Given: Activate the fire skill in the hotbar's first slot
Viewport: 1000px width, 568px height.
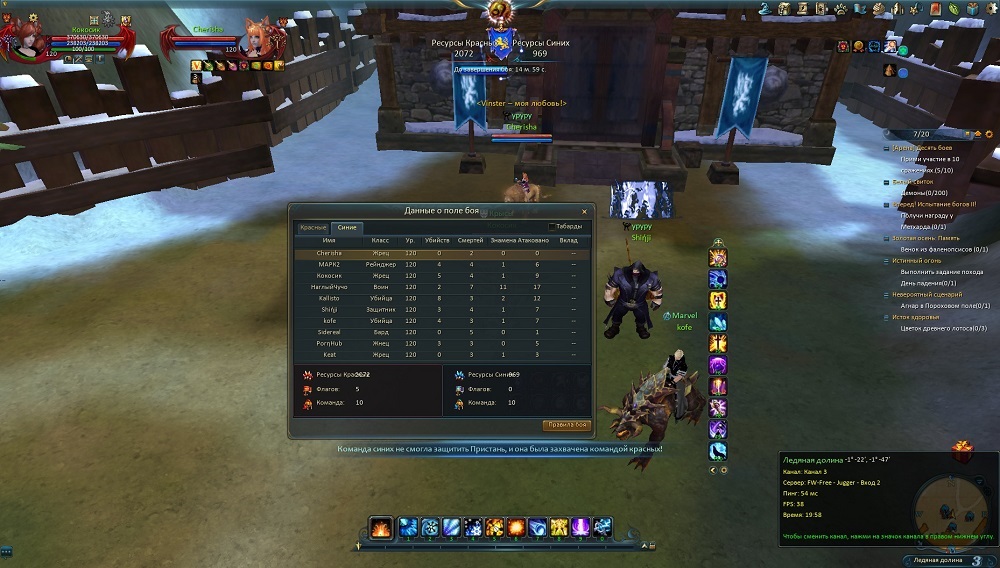Looking at the screenshot, I should pos(381,527).
